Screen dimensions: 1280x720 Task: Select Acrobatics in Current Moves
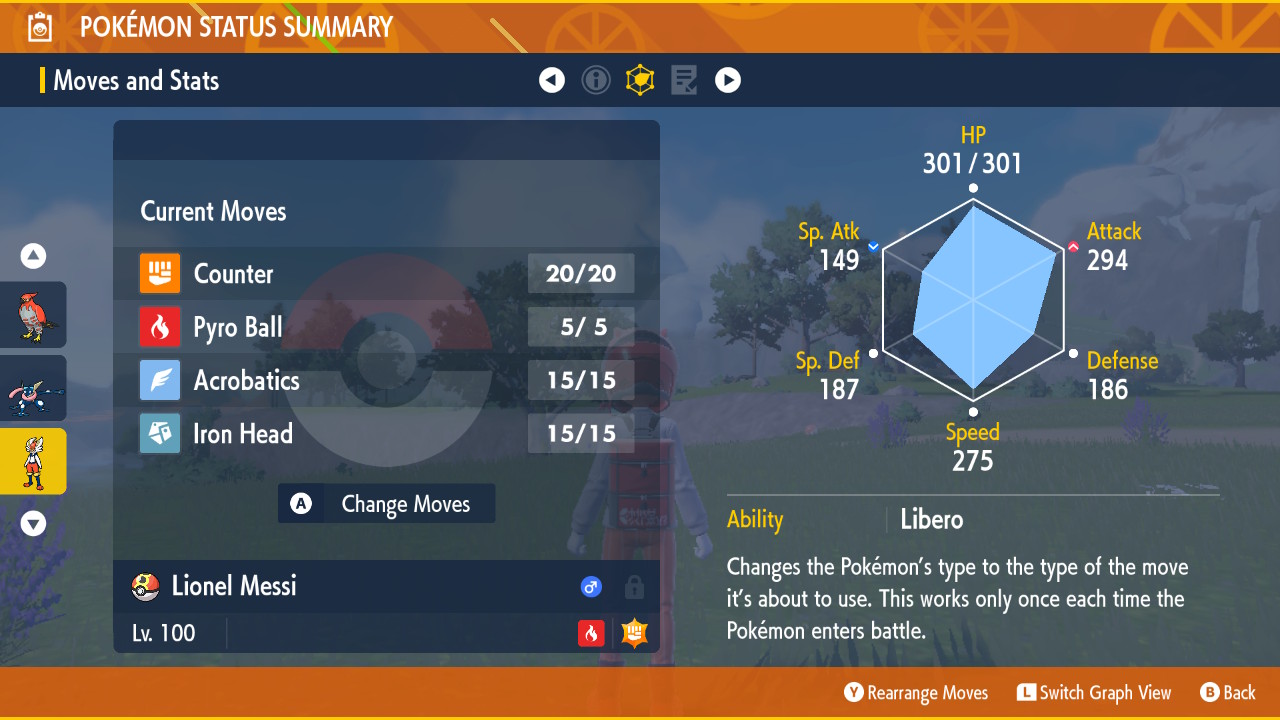pos(386,380)
